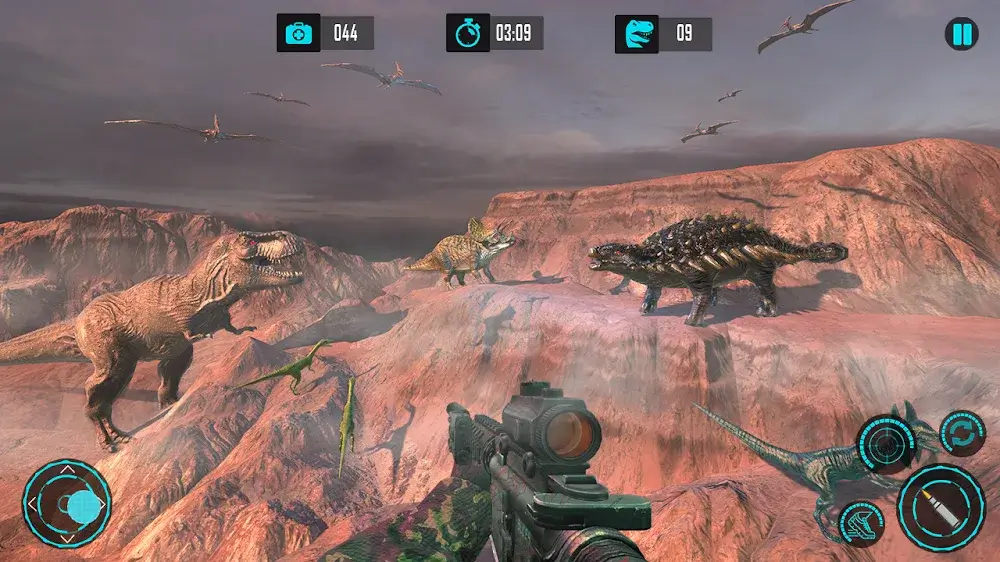1000x562 pixels.
Task: Activate the crosshair scope aim button
Action: click(885, 442)
